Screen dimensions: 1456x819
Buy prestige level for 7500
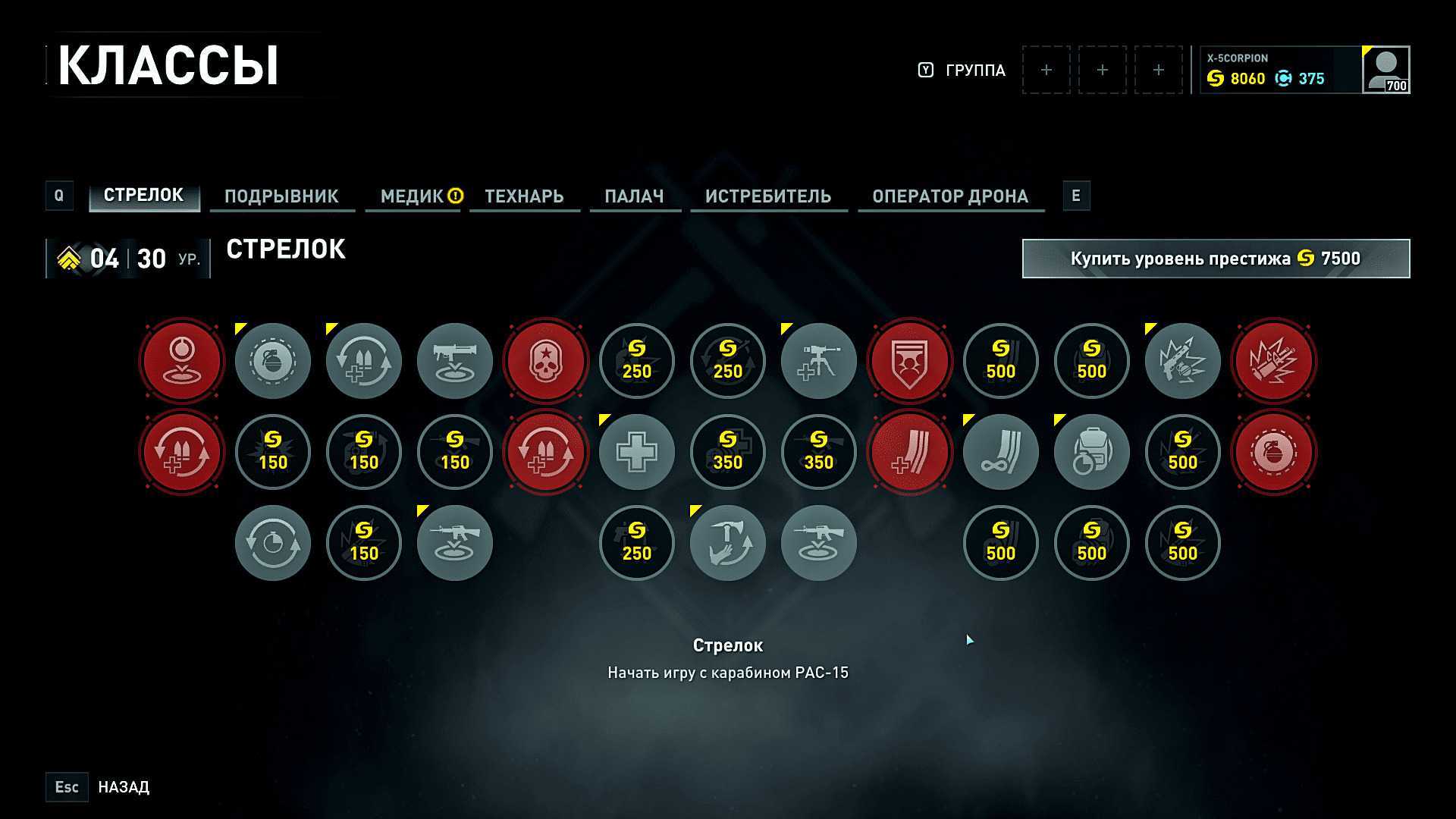pos(1215,259)
